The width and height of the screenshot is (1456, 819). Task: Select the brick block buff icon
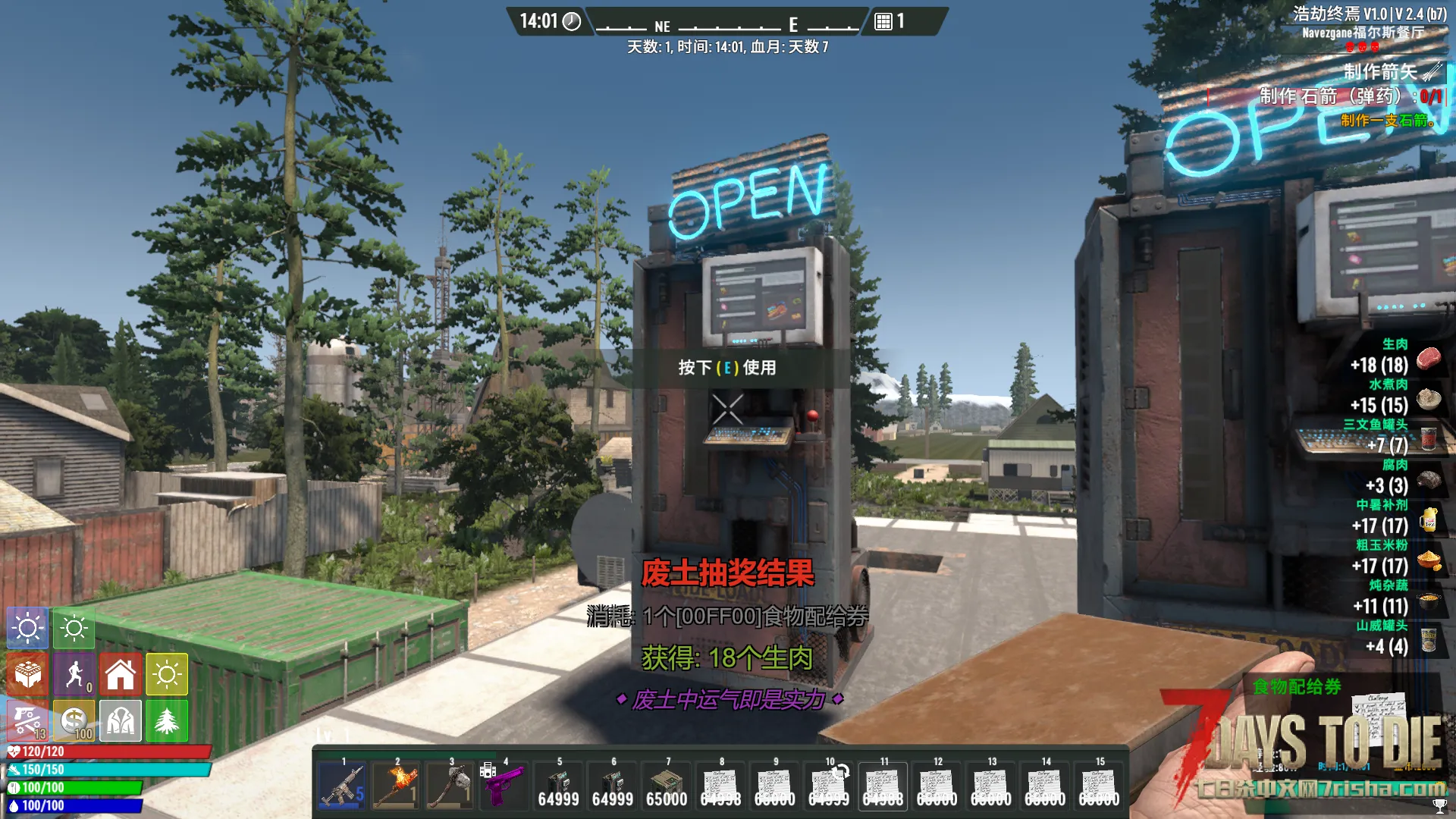[28, 674]
